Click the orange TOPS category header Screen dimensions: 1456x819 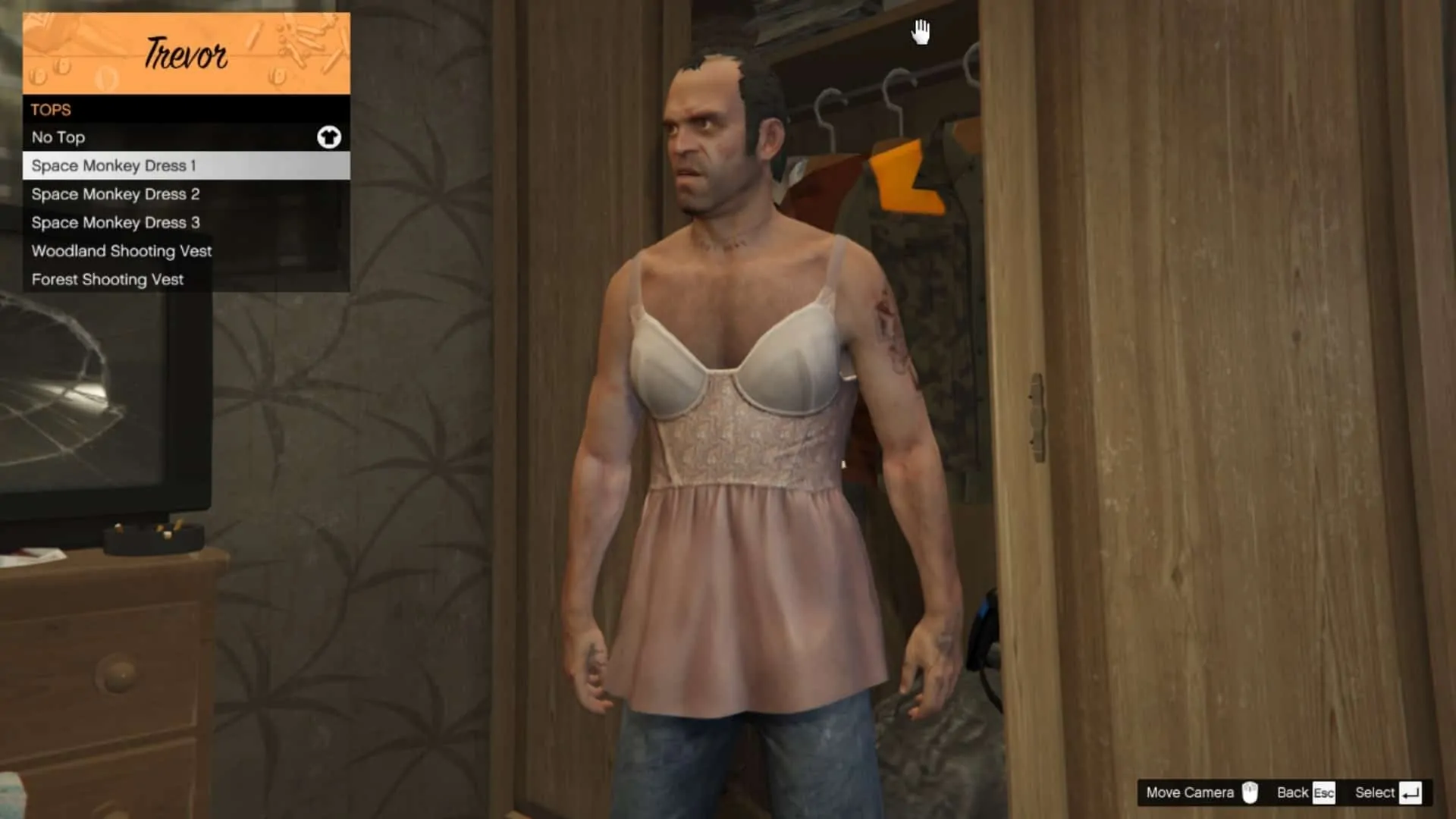pyautogui.click(x=50, y=110)
